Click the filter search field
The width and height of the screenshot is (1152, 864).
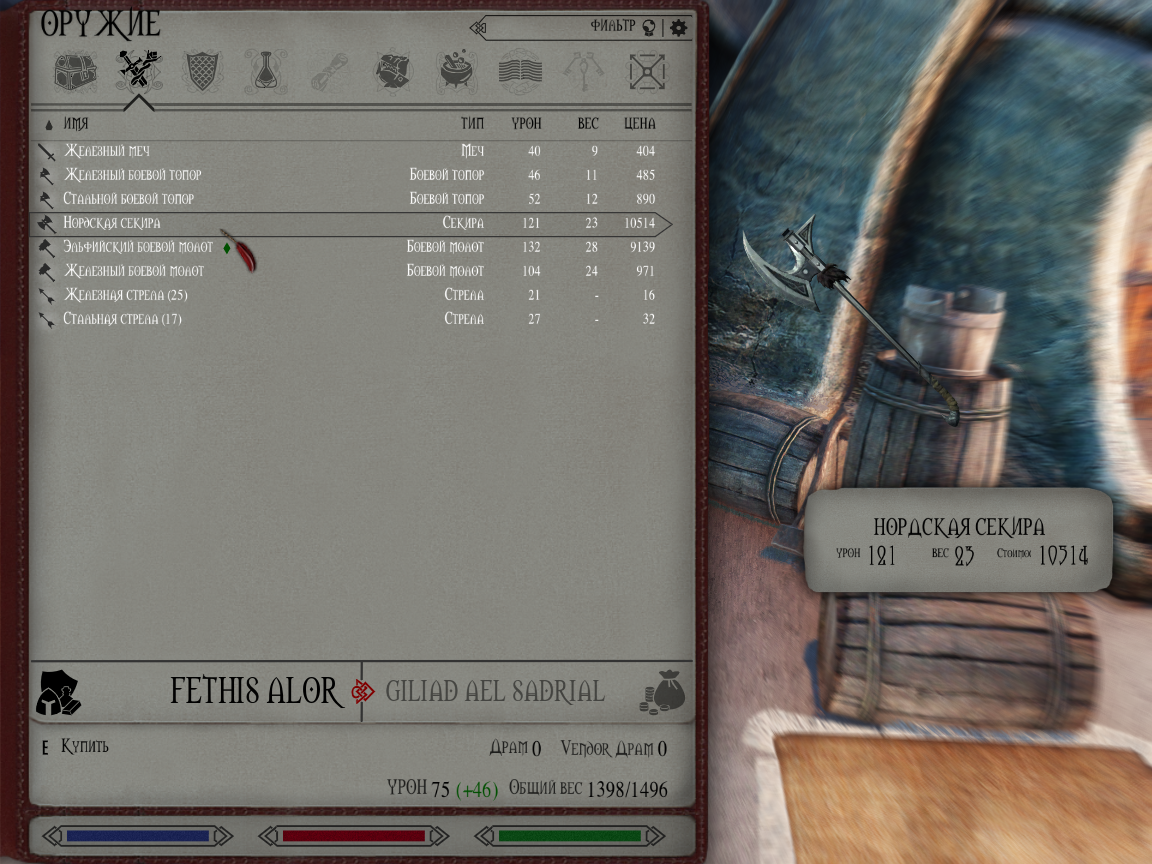[560, 27]
